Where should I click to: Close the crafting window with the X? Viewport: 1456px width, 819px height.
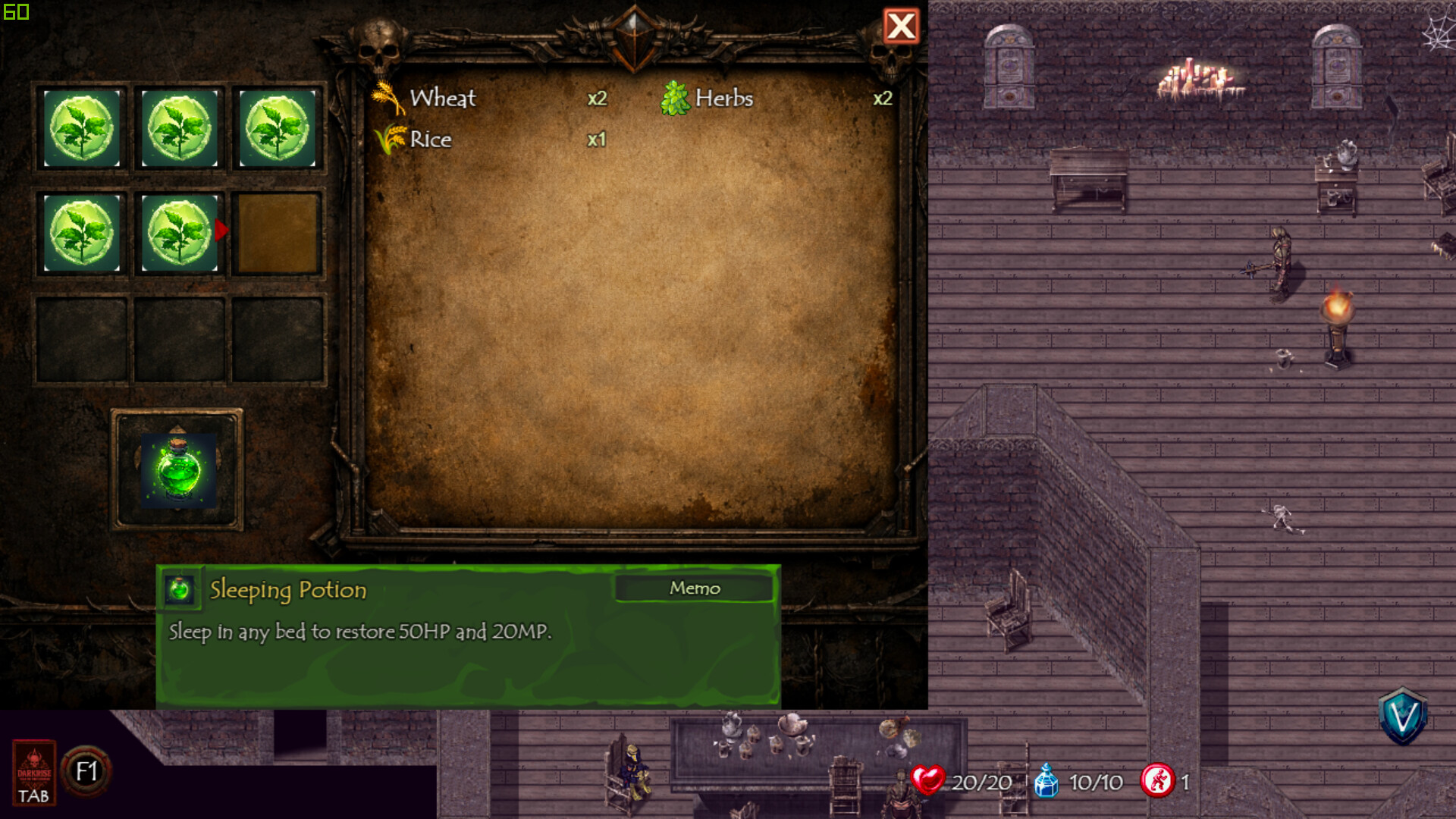pyautogui.click(x=901, y=25)
